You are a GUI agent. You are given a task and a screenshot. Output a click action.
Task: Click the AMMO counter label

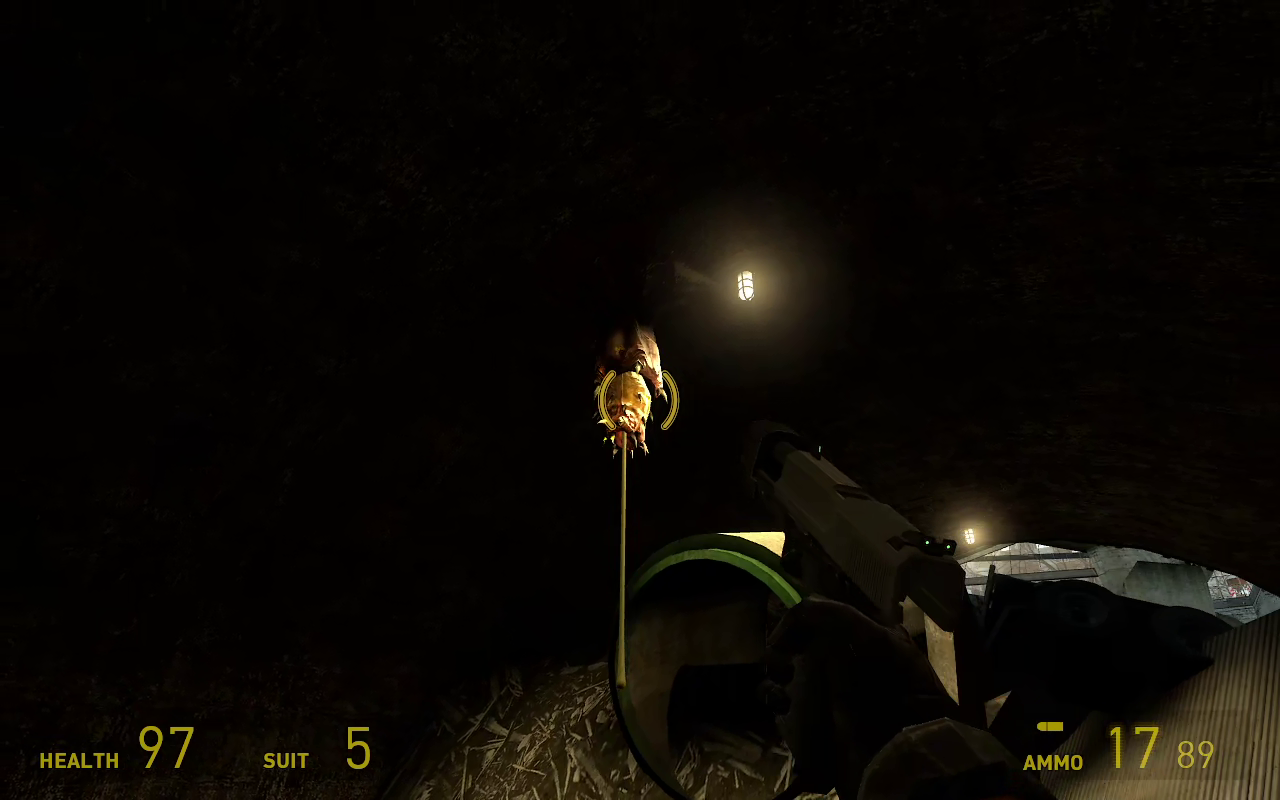[x=1052, y=762]
